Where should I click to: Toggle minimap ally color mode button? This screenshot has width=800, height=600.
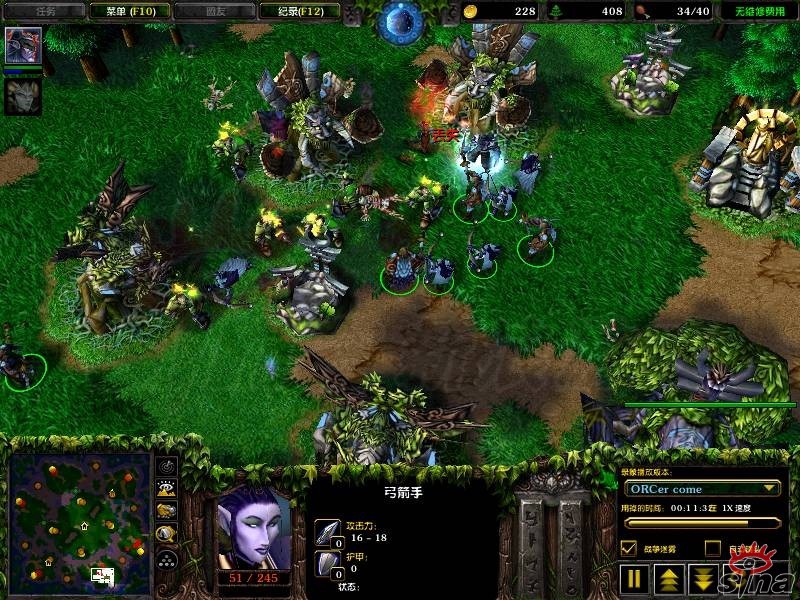point(167,512)
